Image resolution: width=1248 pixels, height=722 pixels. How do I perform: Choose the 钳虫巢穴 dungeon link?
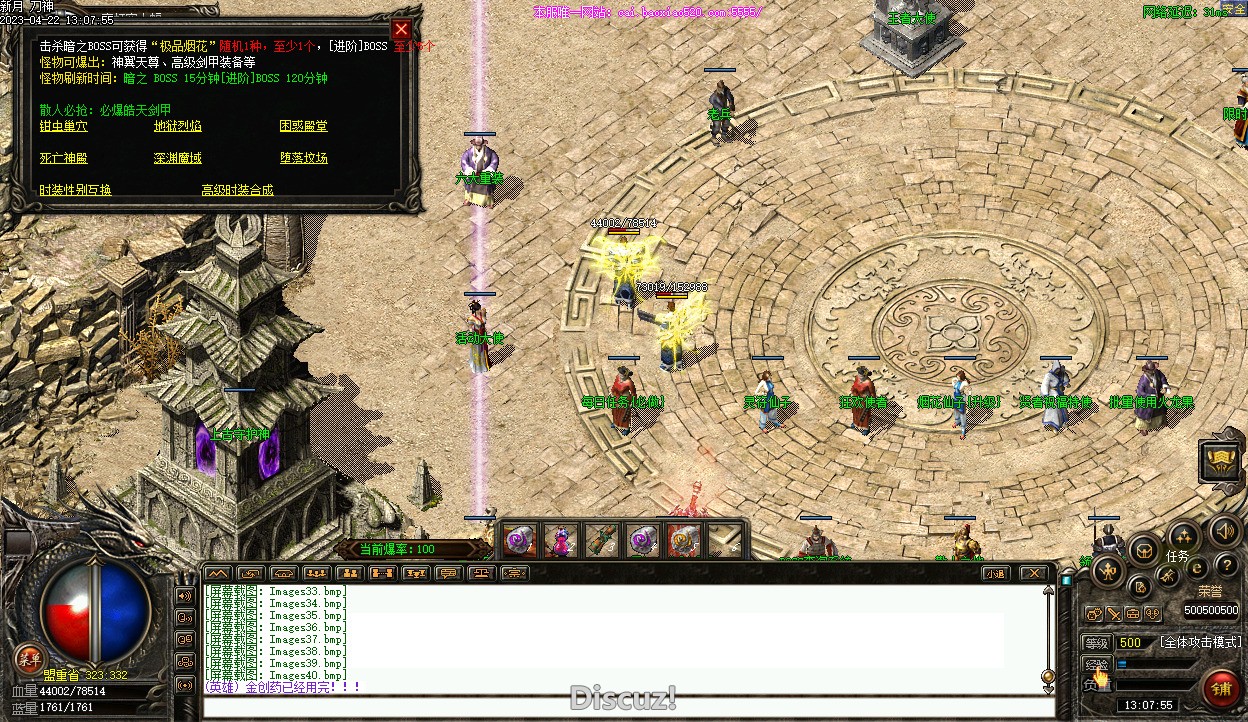pyautogui.click(x=63, y=126)
